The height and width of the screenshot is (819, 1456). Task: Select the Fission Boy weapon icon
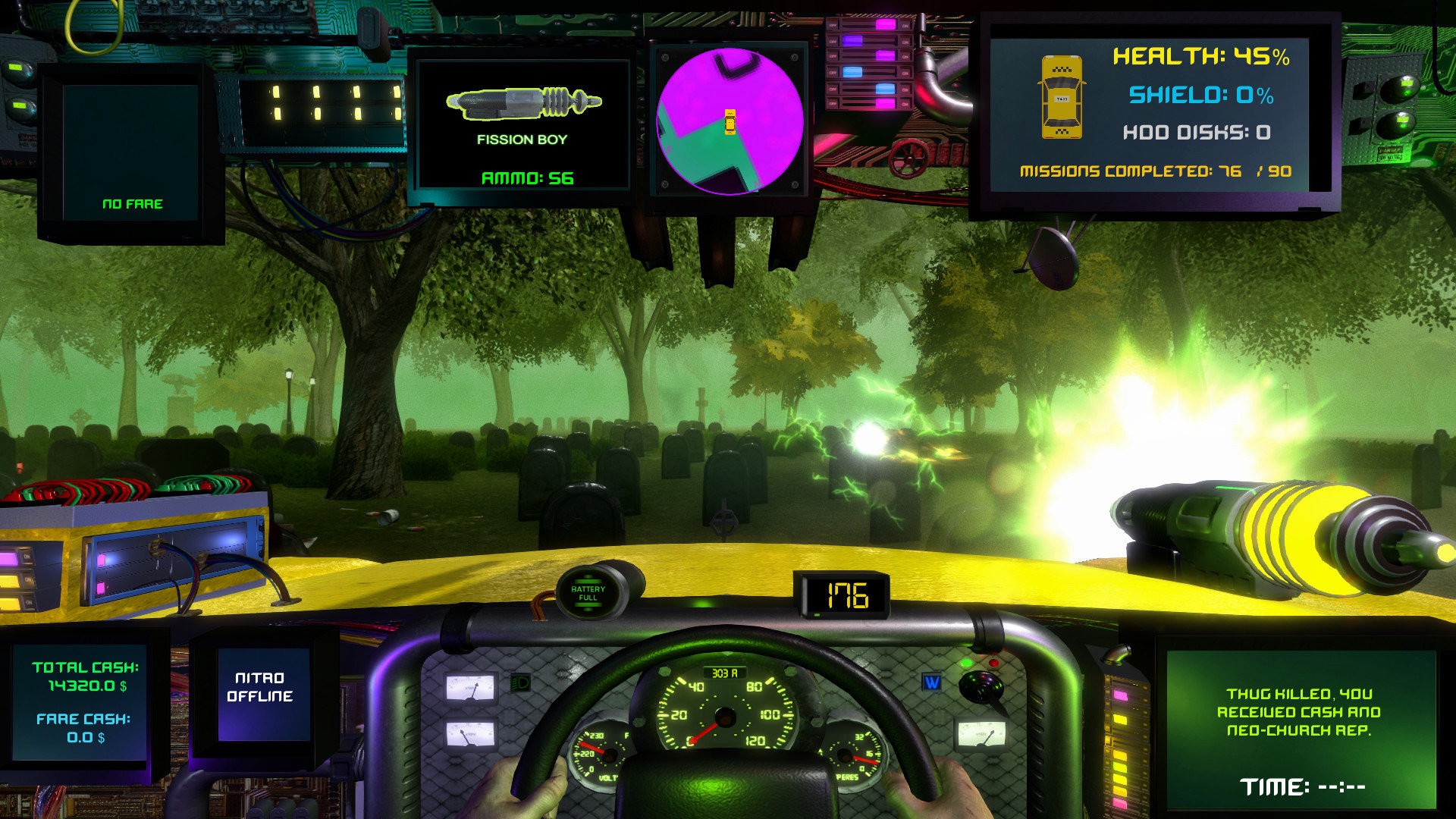pos(523,102)
